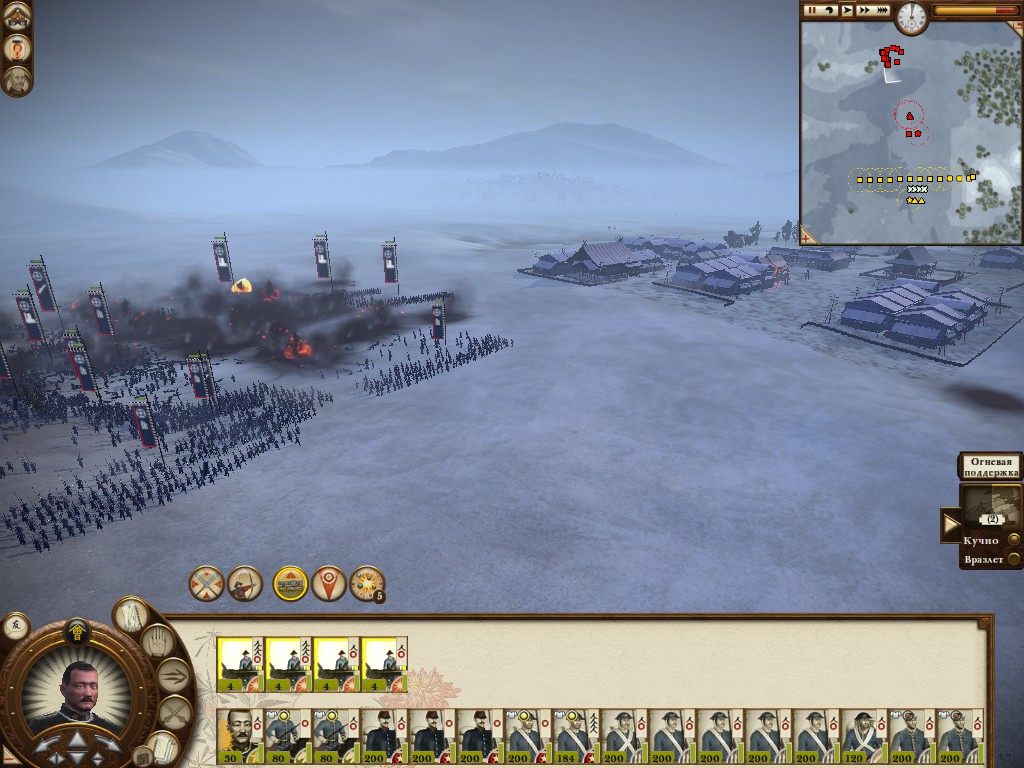The height and width of the screenshot is (768, 1024).
Task: Click the tactical minimap
Action: [x=908, y=132]
